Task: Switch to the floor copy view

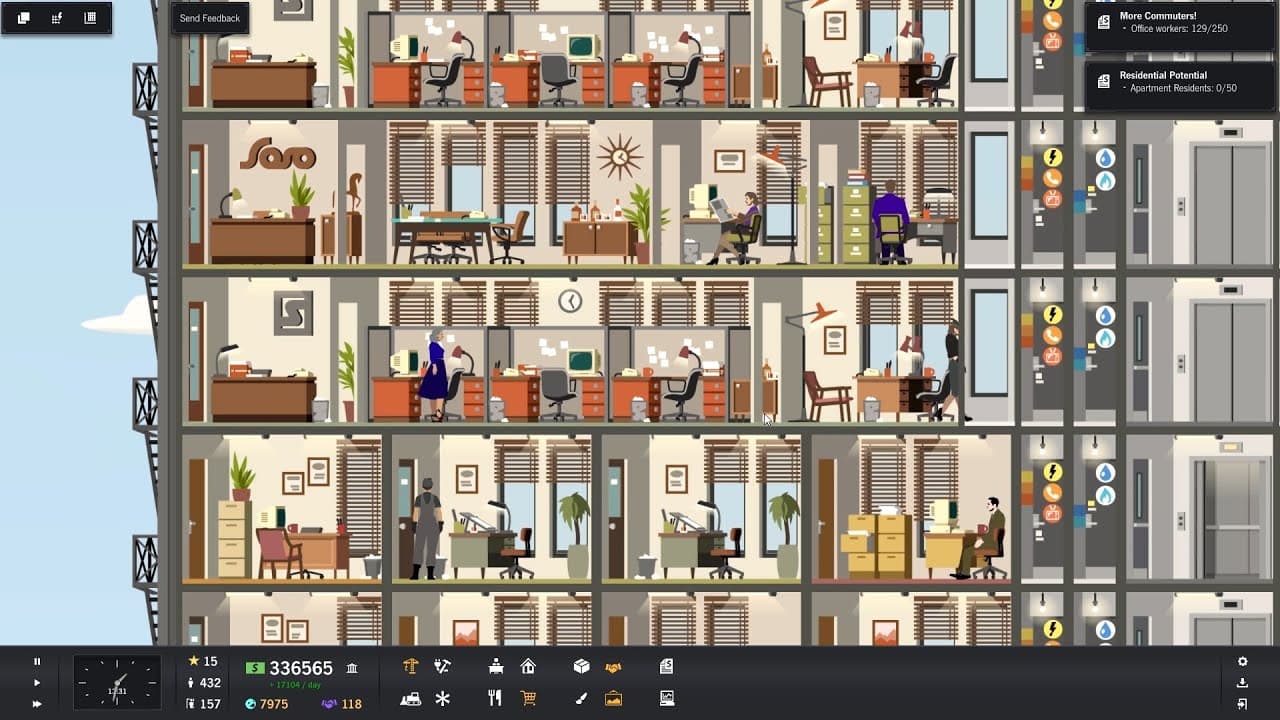Action: (23, 17)
